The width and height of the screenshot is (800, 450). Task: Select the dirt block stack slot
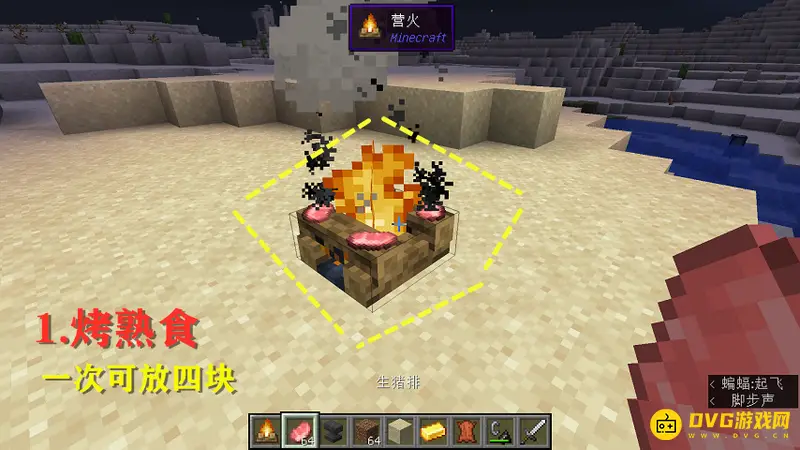pyautogui.click(x=366, y=431)
